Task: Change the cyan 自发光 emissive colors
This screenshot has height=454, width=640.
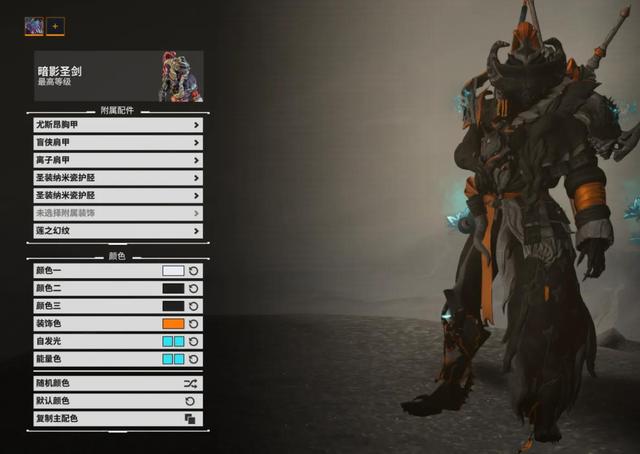Action: [x=173, y=341]
